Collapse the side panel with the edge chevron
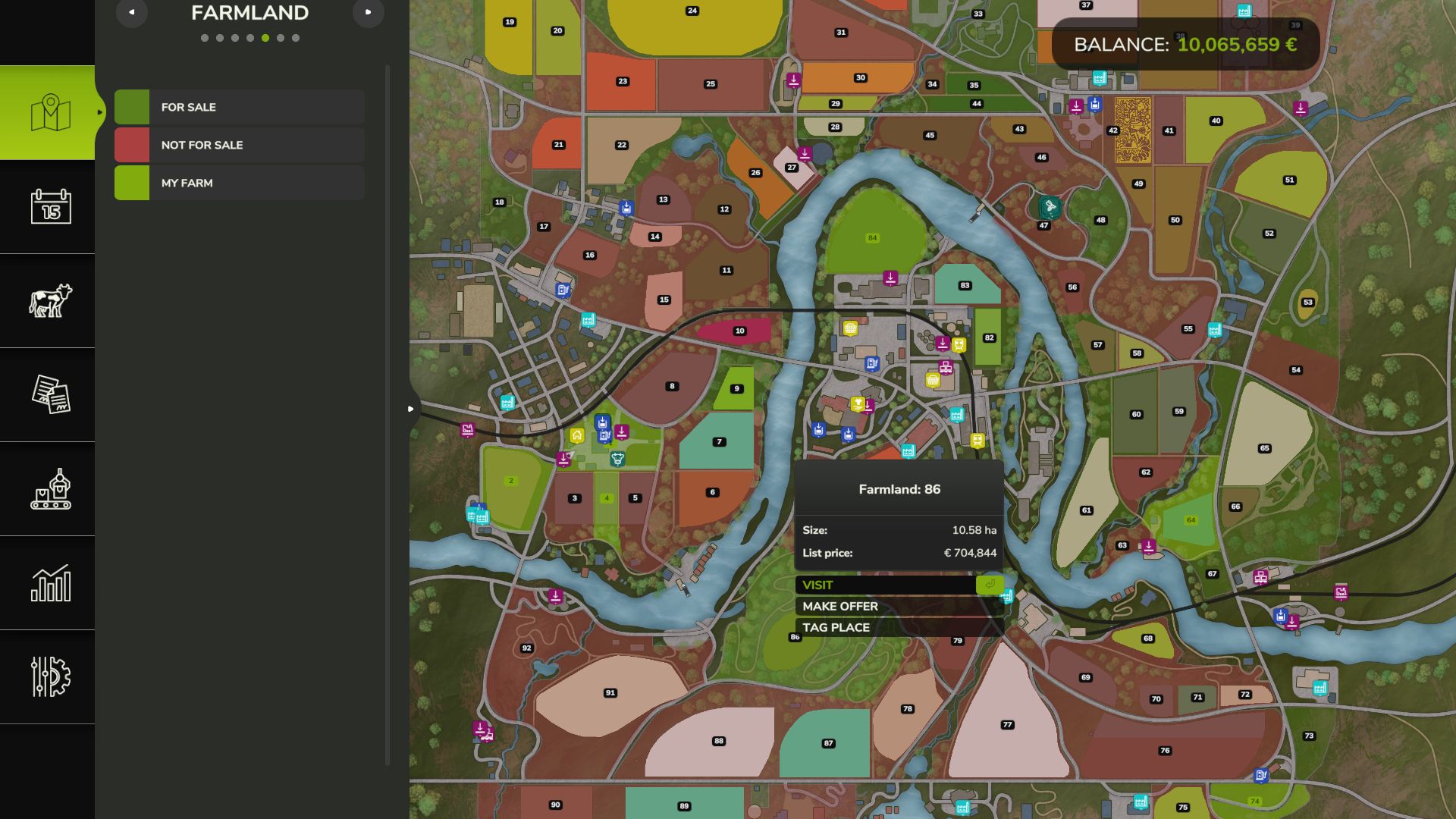The image size is (1456, 819). point(410,407)
